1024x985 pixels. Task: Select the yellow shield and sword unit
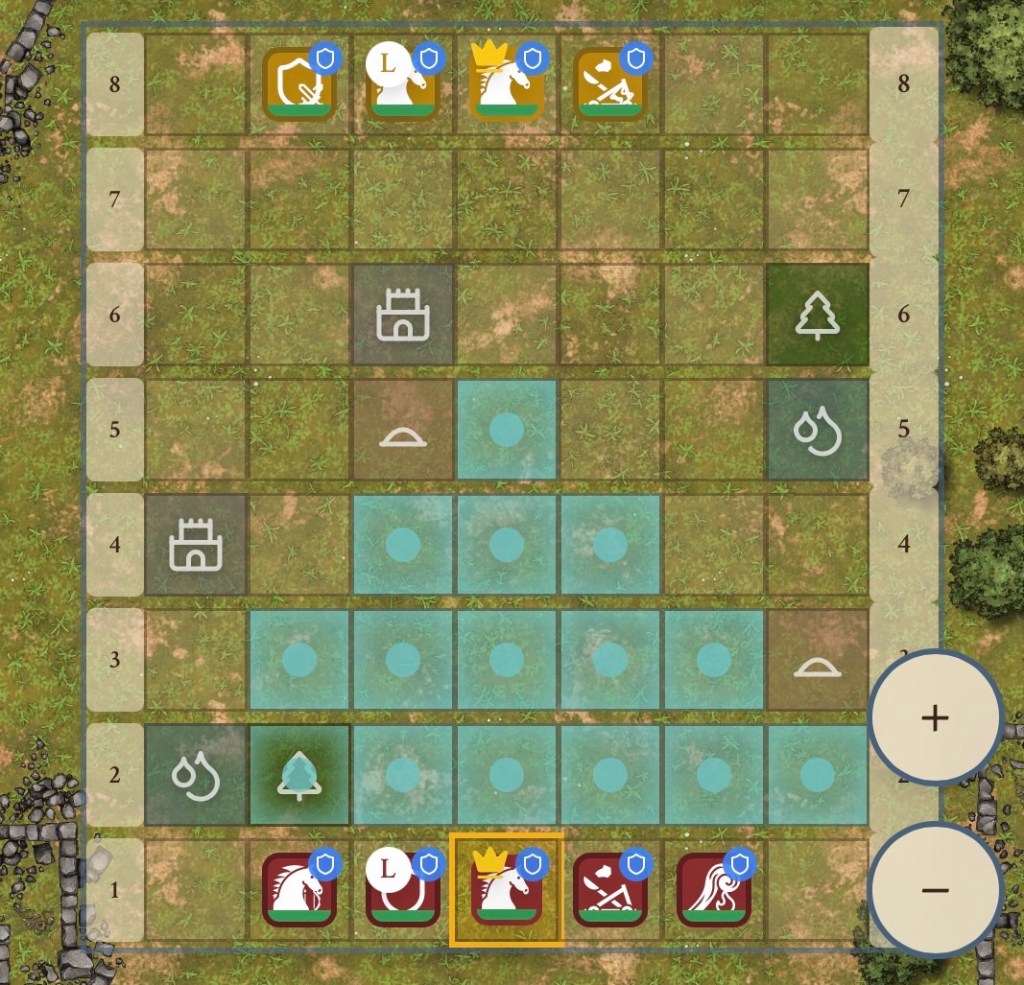298,84
